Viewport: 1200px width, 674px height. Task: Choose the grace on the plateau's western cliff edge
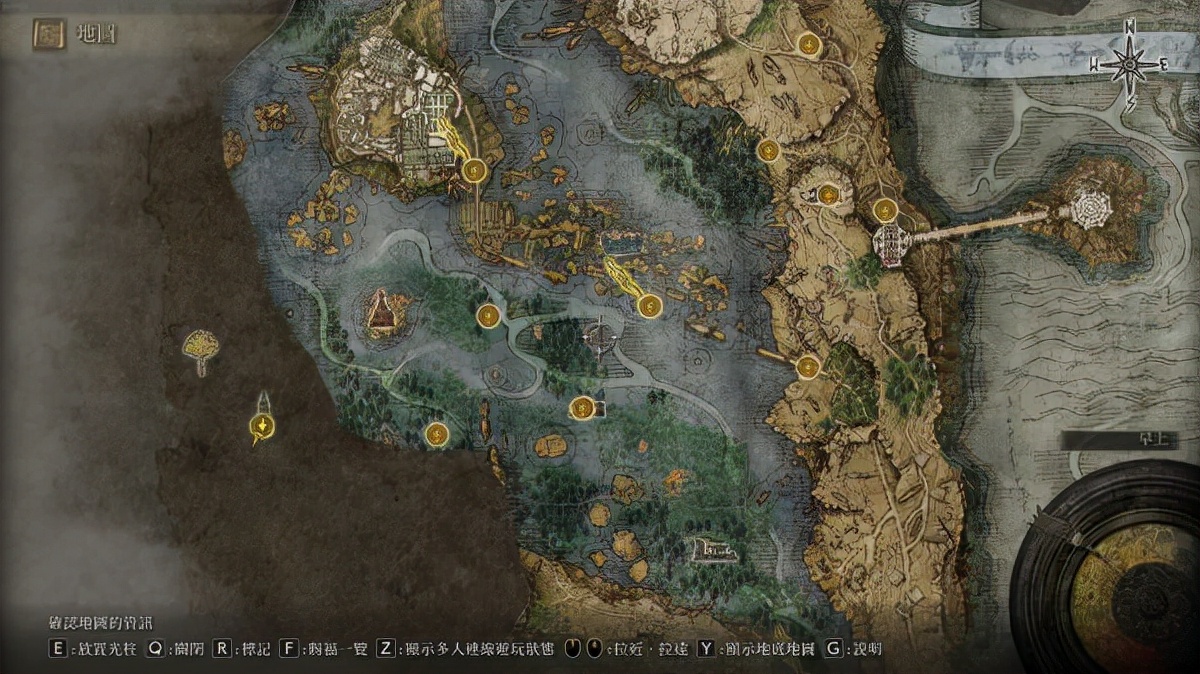768,151
